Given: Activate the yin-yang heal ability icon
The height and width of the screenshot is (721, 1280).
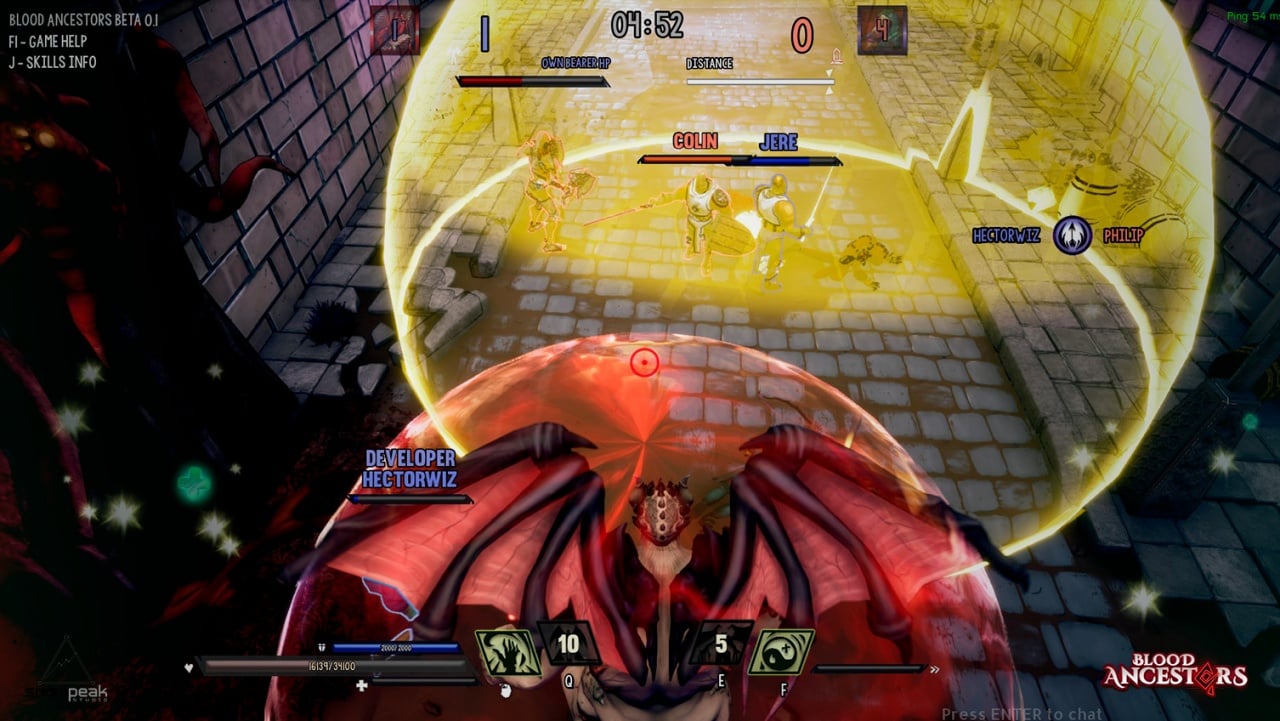Looking at the screenshot, I should click(x=781, y=651).
